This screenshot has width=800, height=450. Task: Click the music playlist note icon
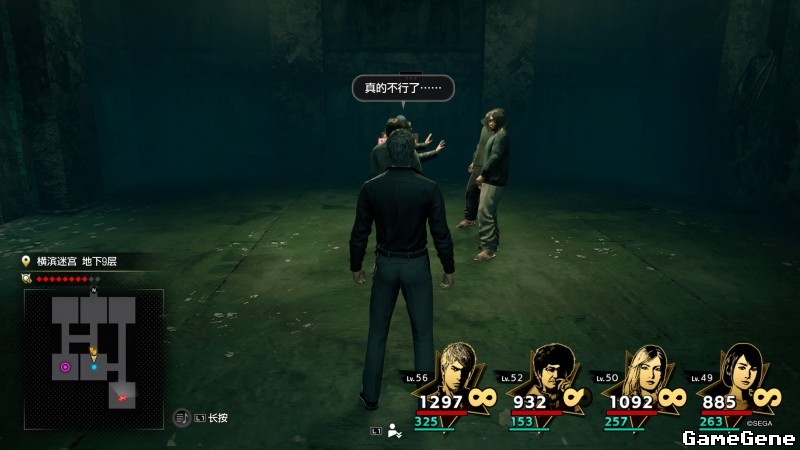[x=182, y=418]
